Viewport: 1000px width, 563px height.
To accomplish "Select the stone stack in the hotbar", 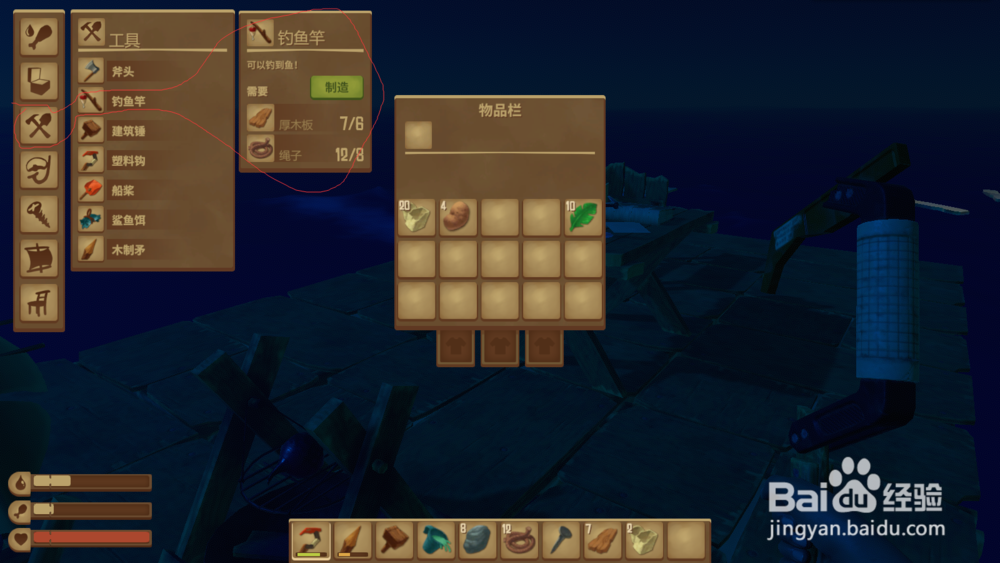I will click(477, 540).
